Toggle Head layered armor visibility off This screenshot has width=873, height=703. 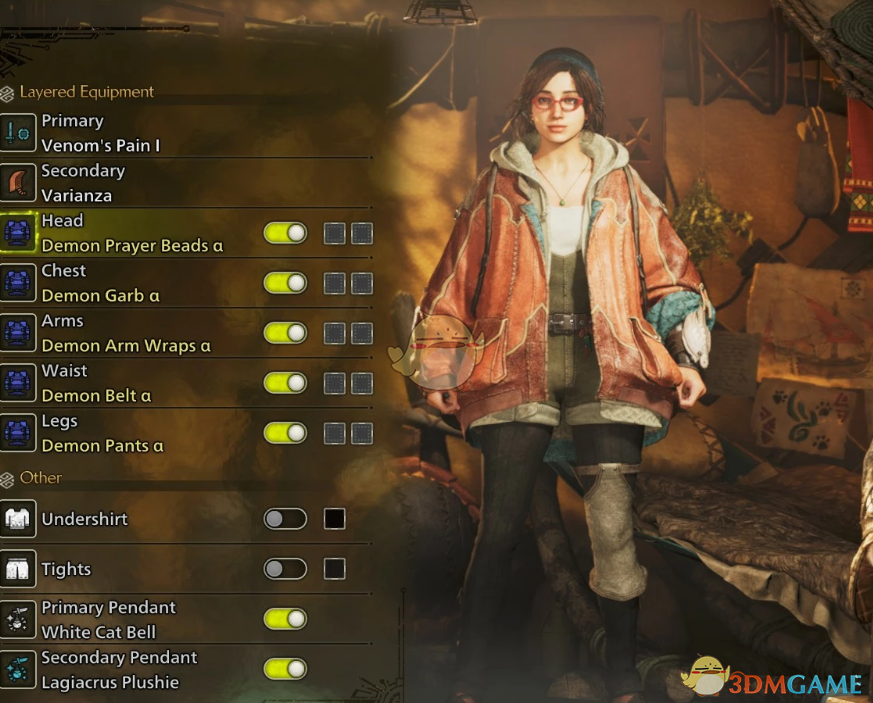point(285,233)
